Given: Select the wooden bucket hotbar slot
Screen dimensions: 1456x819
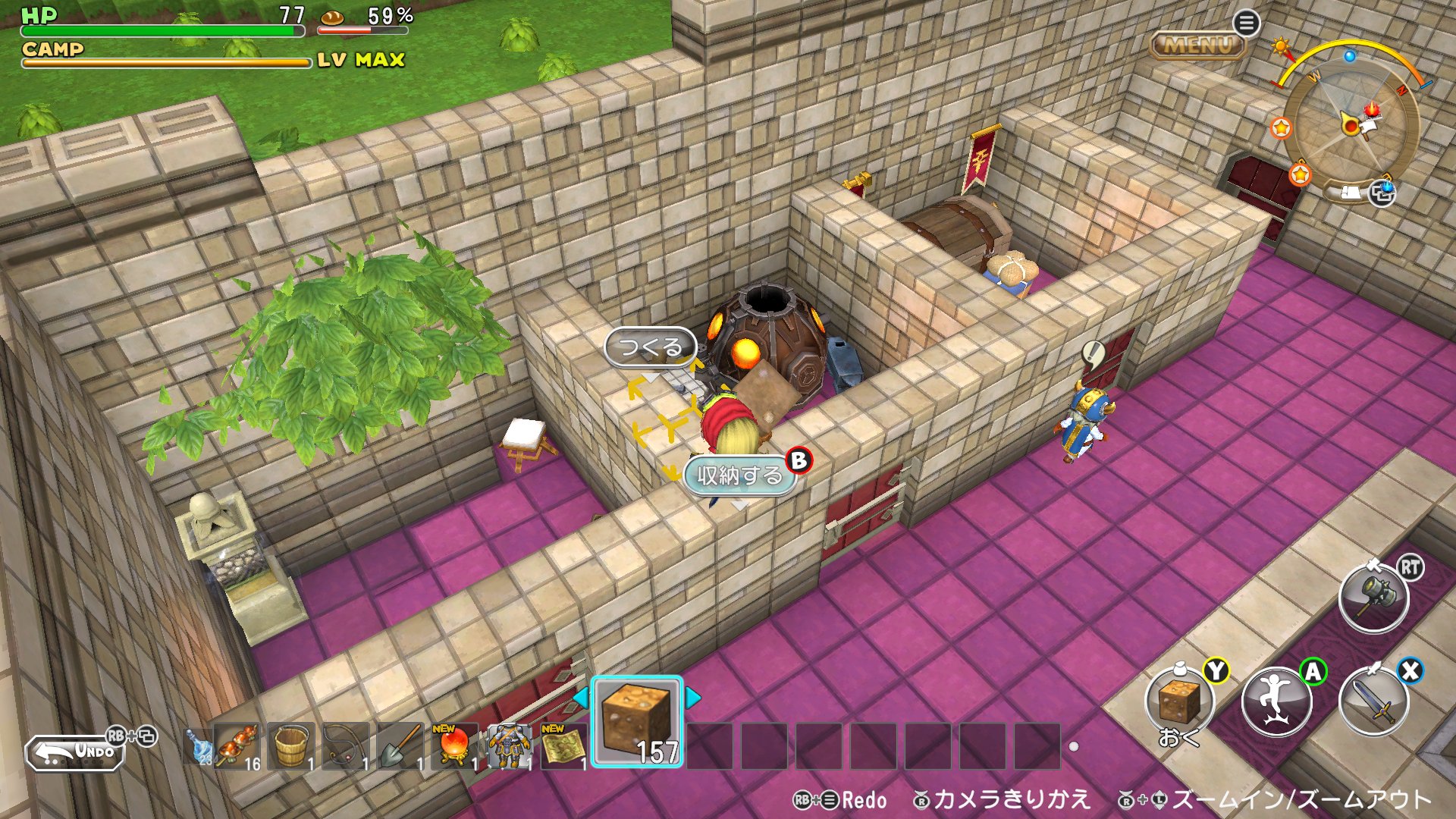Looking at the screenshot, I should [x=292, y=746].
